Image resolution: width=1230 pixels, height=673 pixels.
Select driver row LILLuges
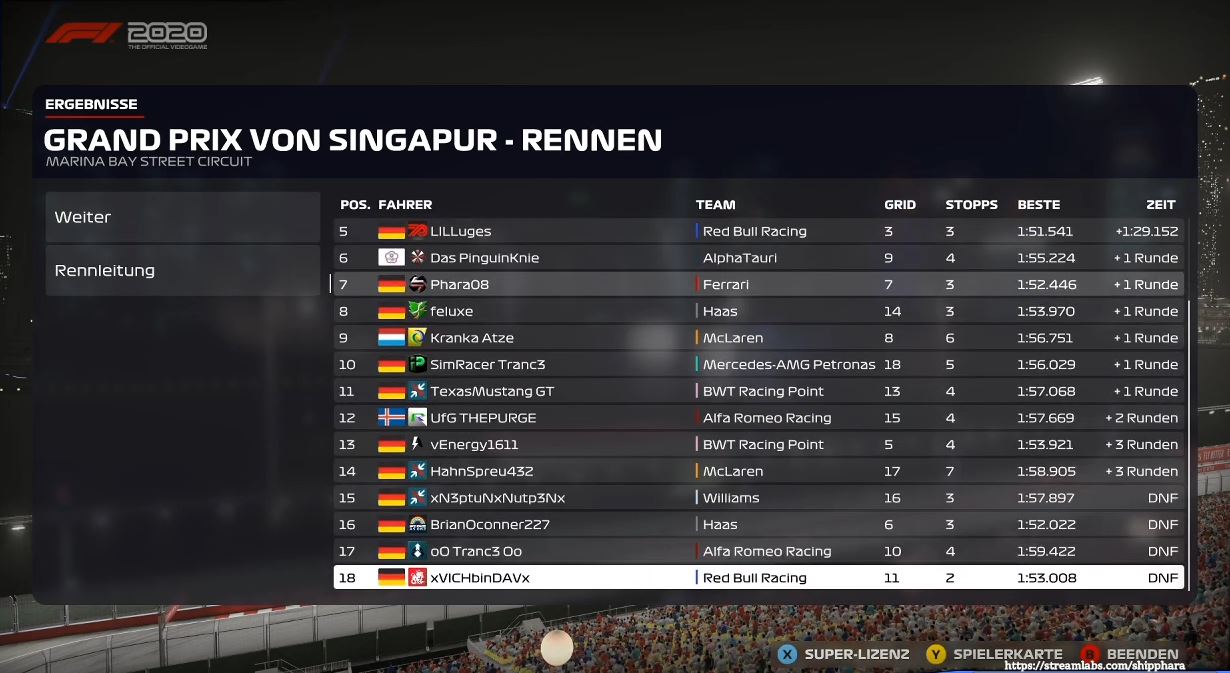[758, 231]
